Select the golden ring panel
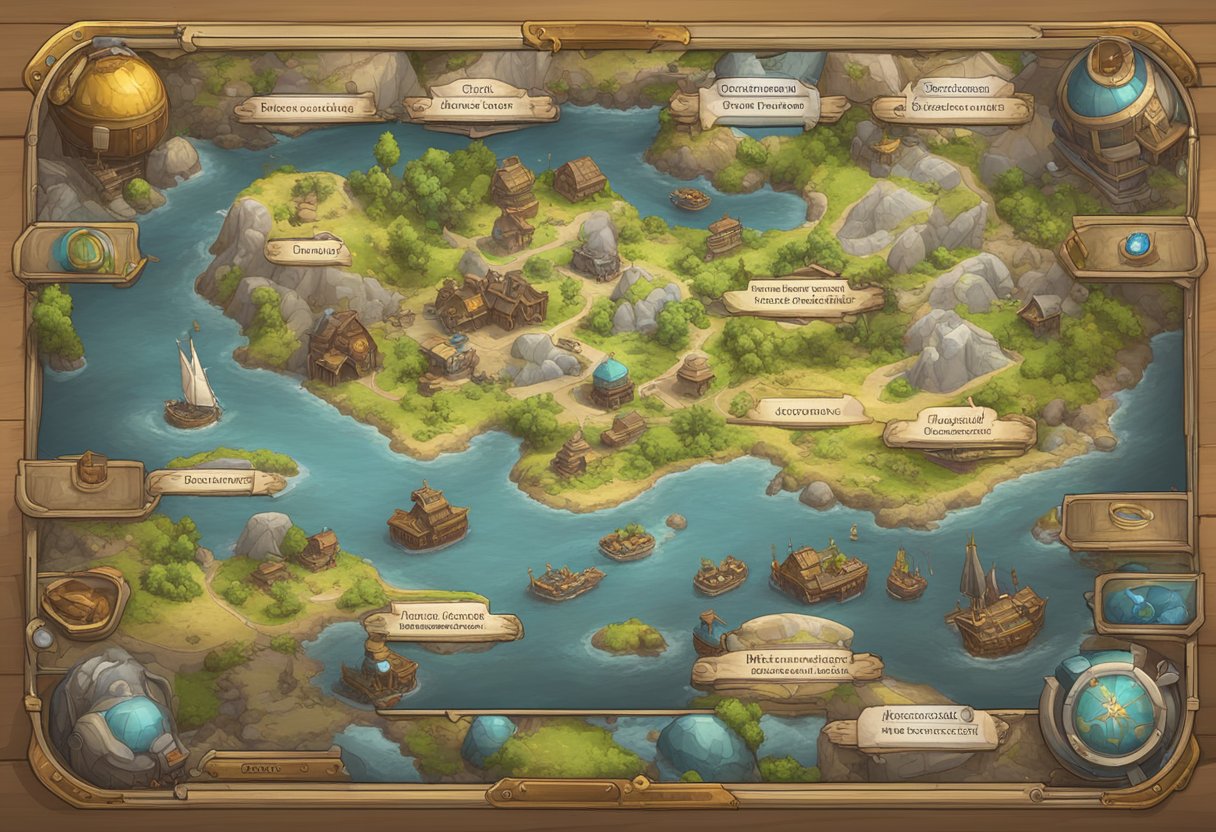Screen dimensions: 1216x832 tap(1129, 518)
